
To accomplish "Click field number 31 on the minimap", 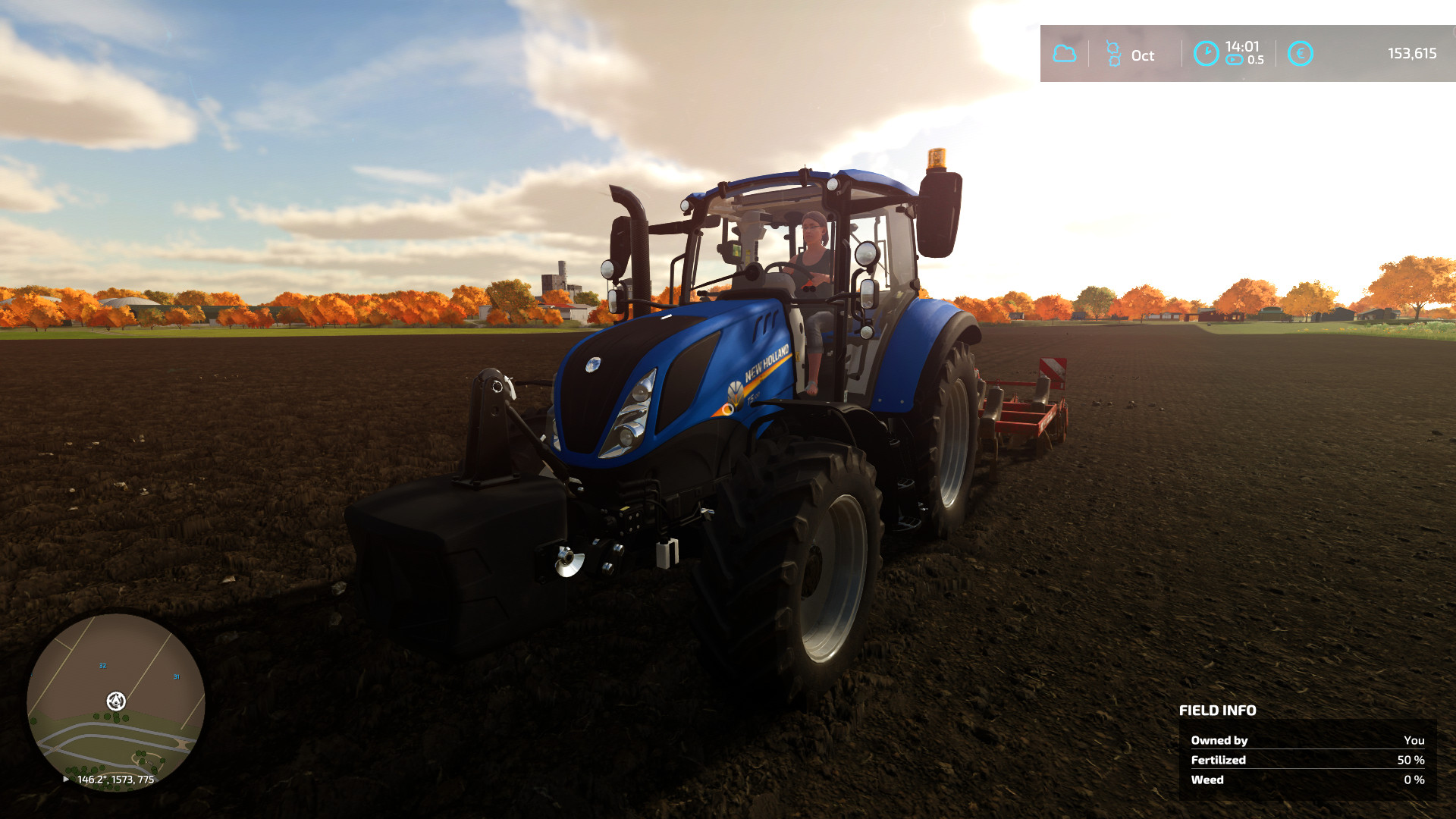I will [x=177, y=675].
